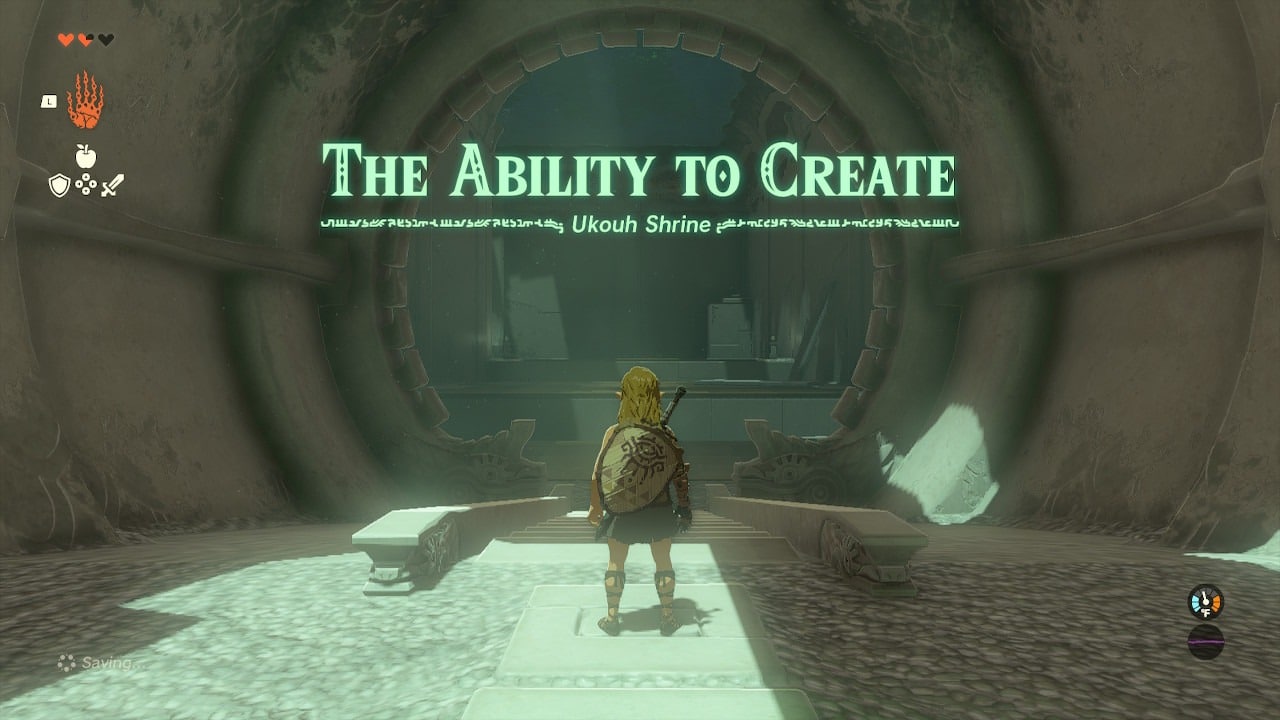Open the shield quick-select icon
This screenshot has height=720, width=1280.
coord(59,185)
